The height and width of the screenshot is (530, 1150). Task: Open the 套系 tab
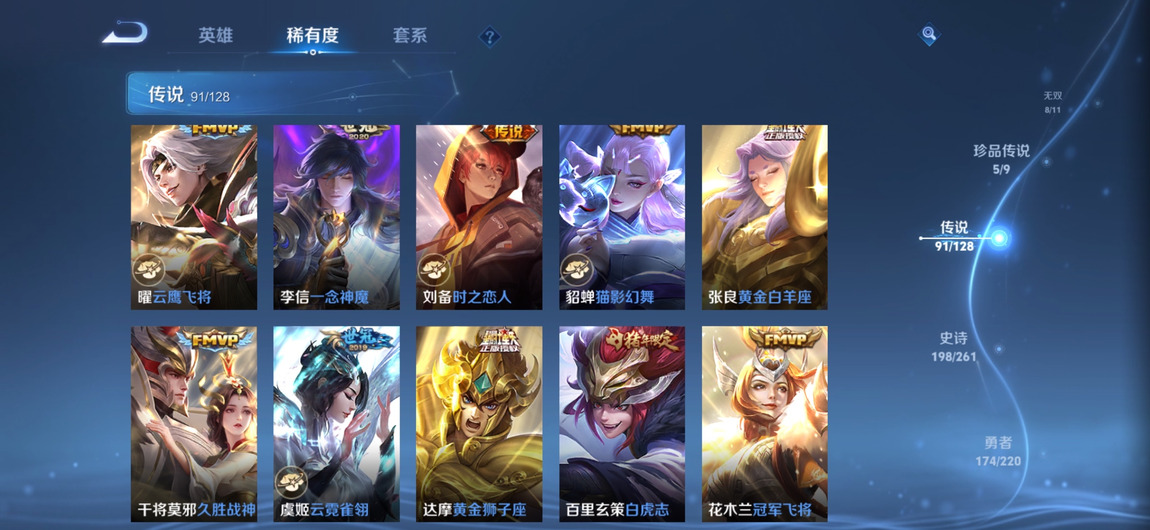coord(410,35)
